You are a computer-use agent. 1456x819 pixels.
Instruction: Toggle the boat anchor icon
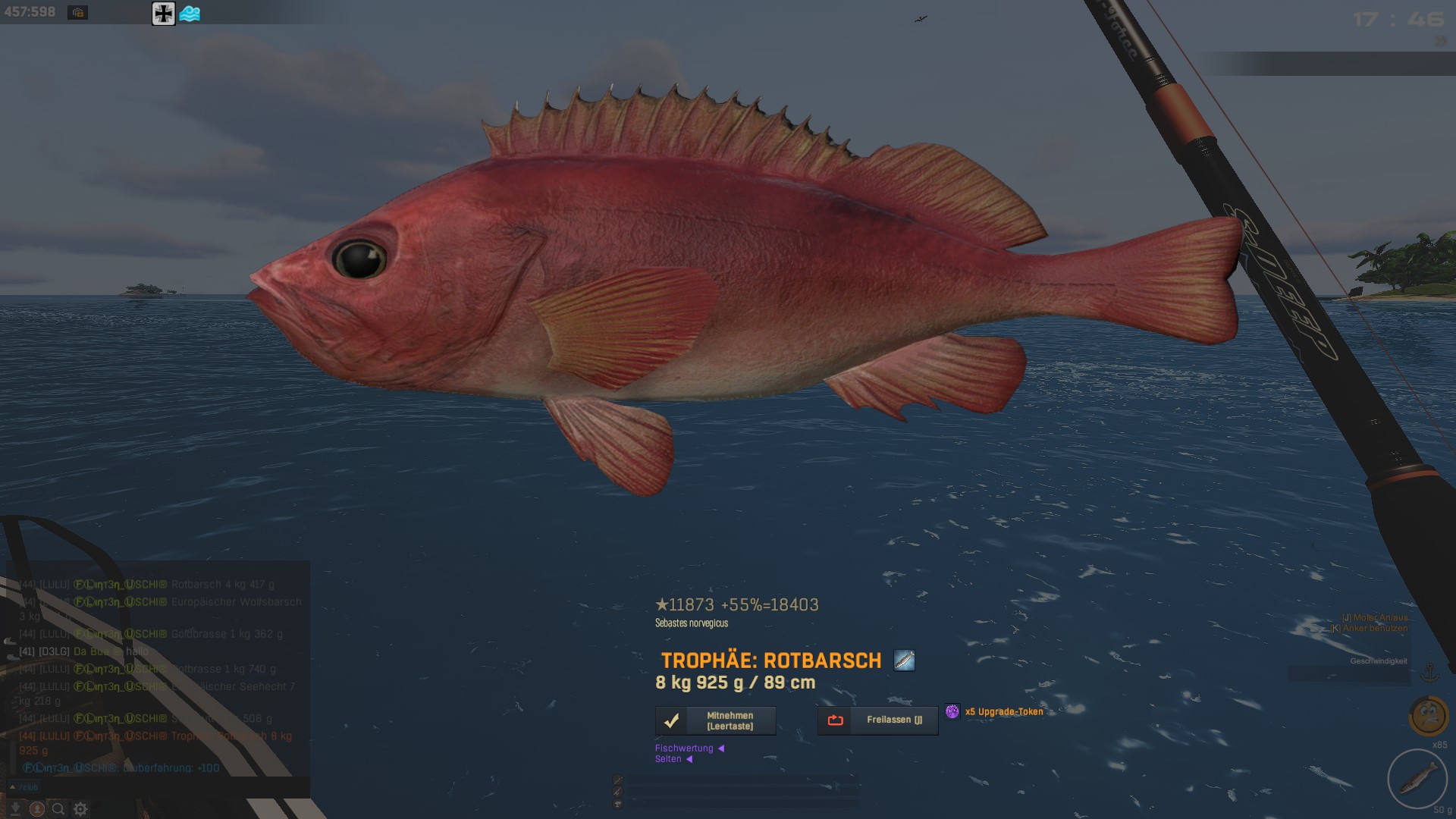[x=1429, y=672]
